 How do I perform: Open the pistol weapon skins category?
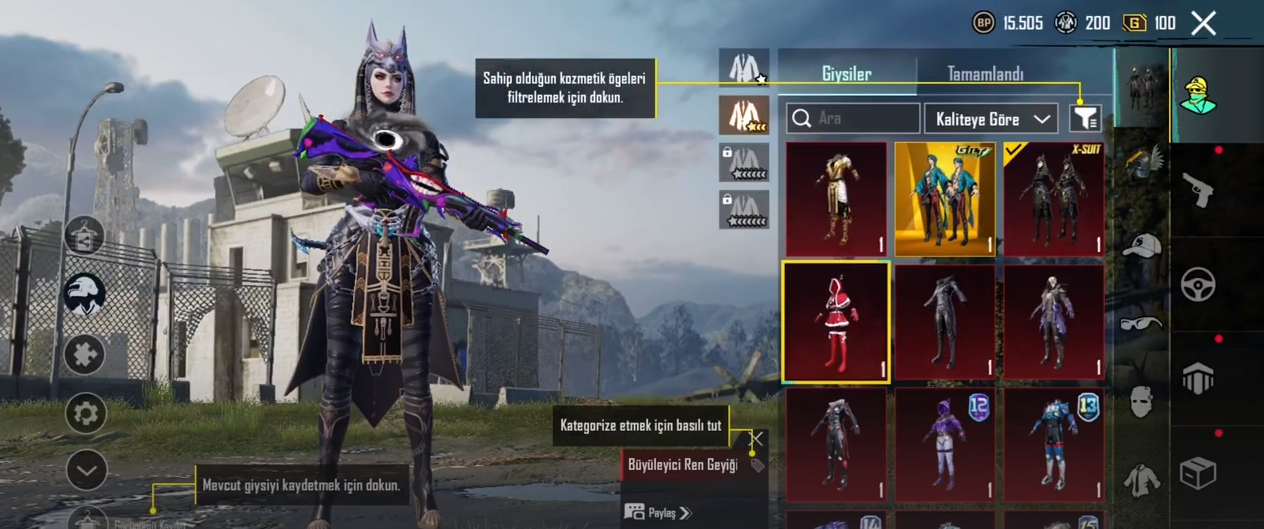tap(1198, 190)
